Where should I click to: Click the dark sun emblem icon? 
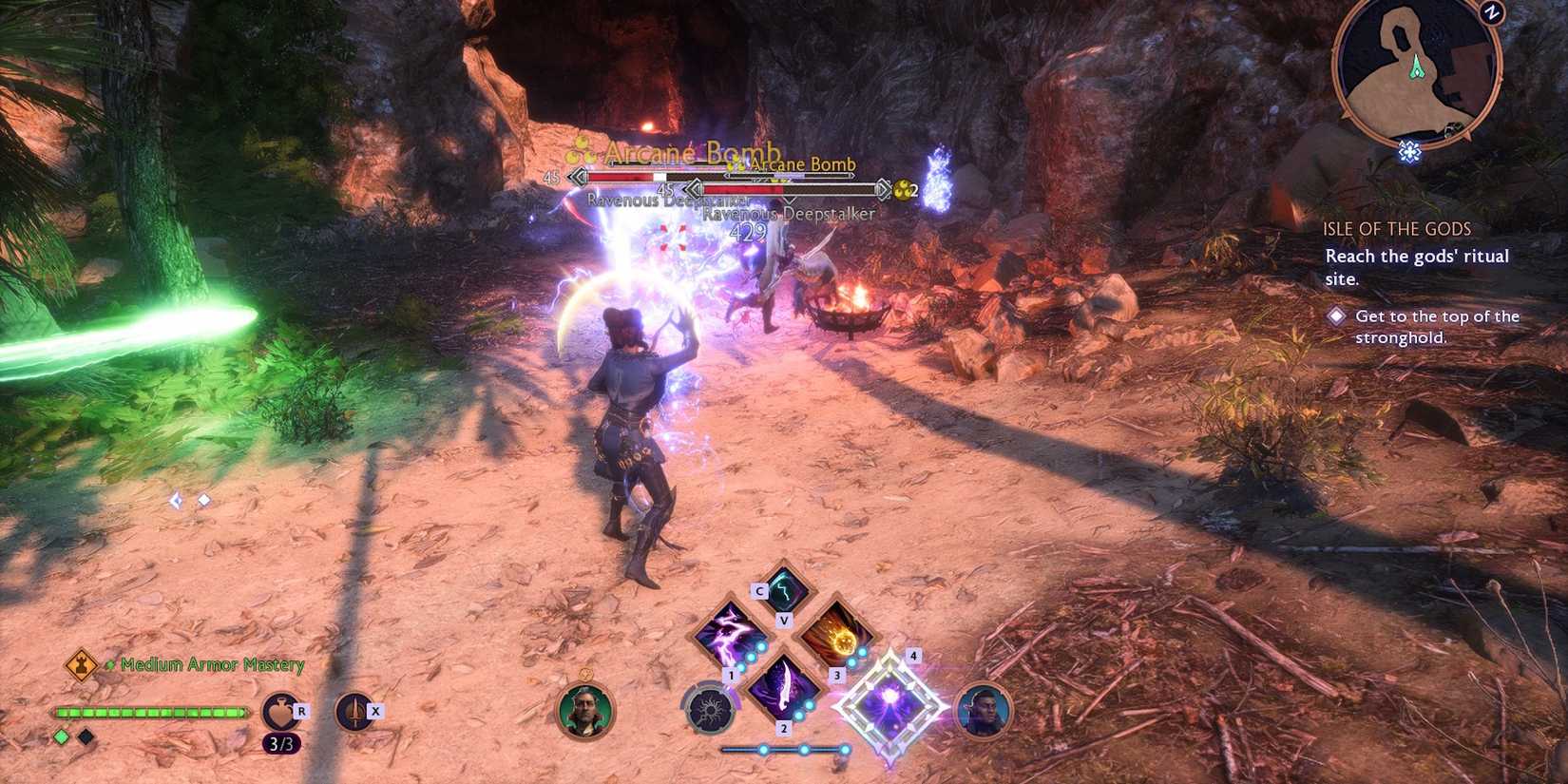(x=709, y=710)
